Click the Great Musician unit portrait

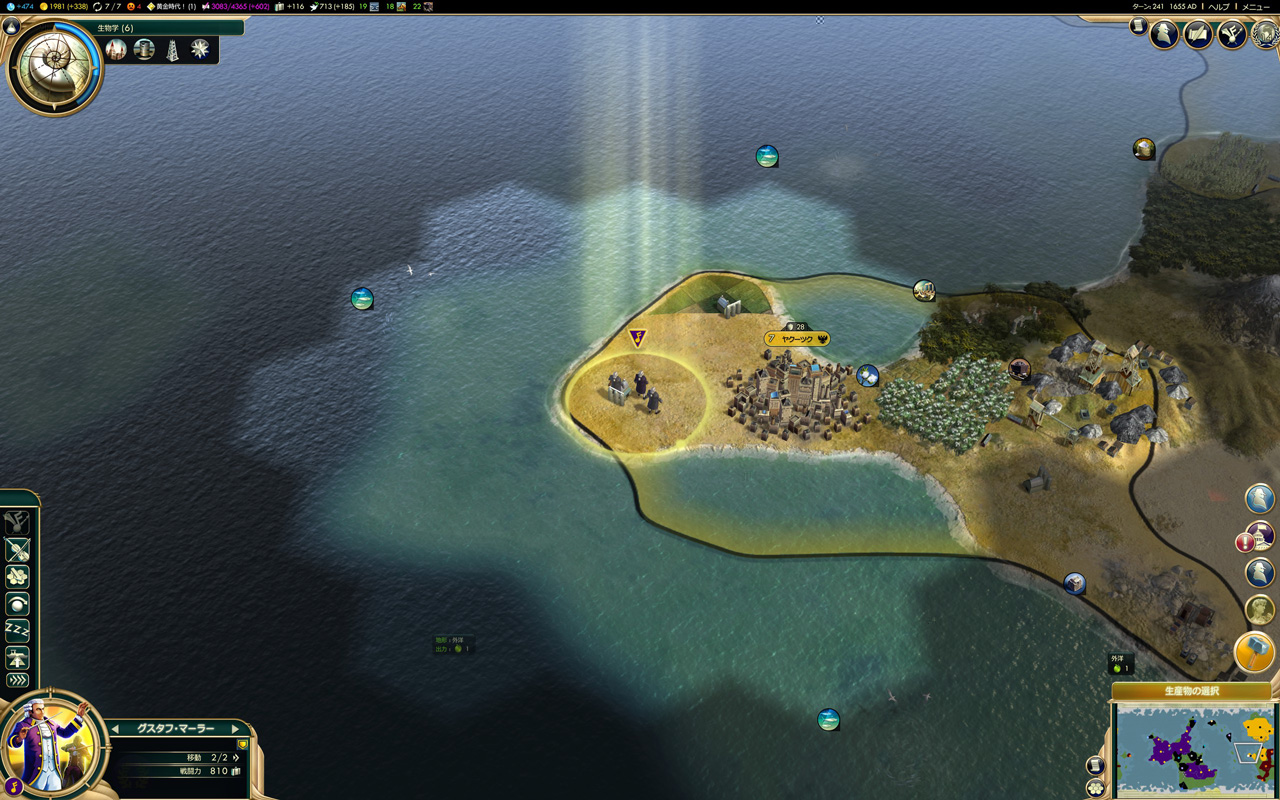[x=50, y=745]
